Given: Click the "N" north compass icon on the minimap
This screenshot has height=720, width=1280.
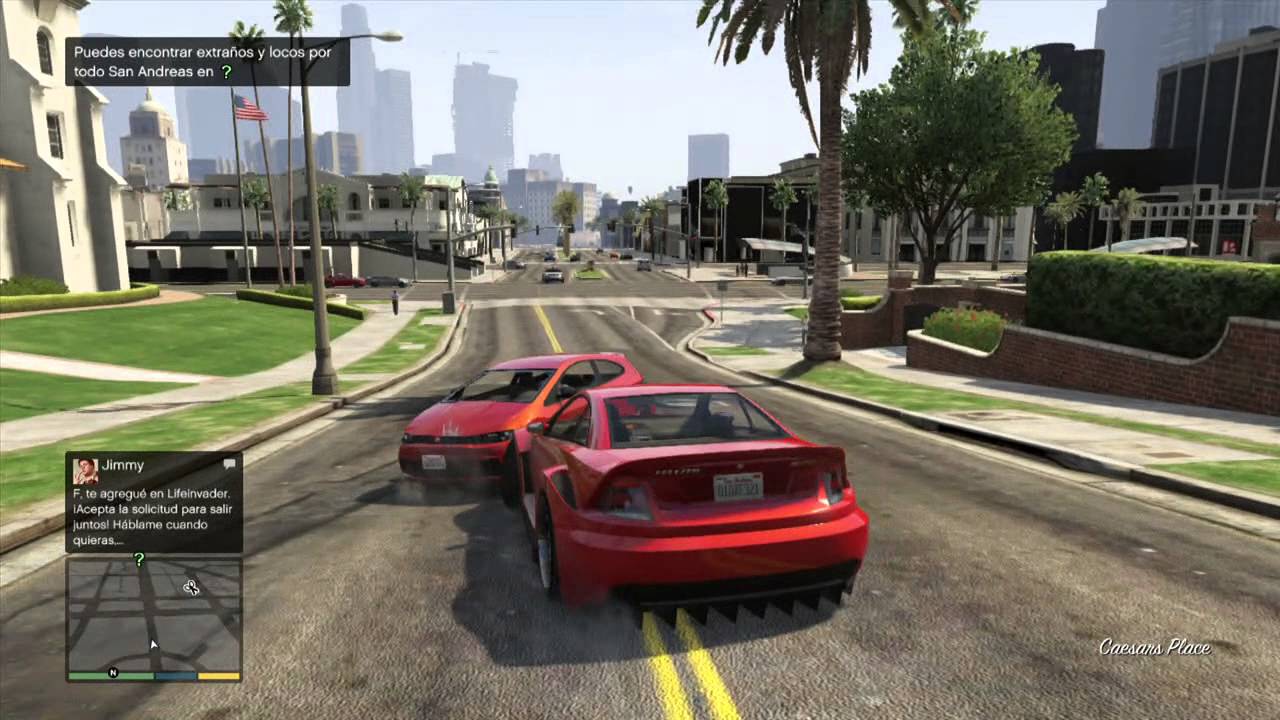Looking at the screenshot, I should [113, 674].
